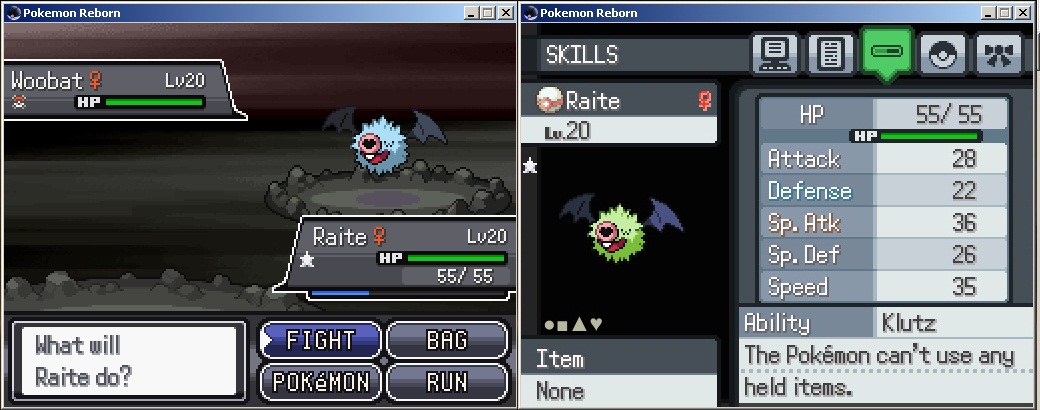The height and width of the screenshot is (410, 1040).
Task: Switch to the monitor icon summary tab
Action: click(775, 54)
